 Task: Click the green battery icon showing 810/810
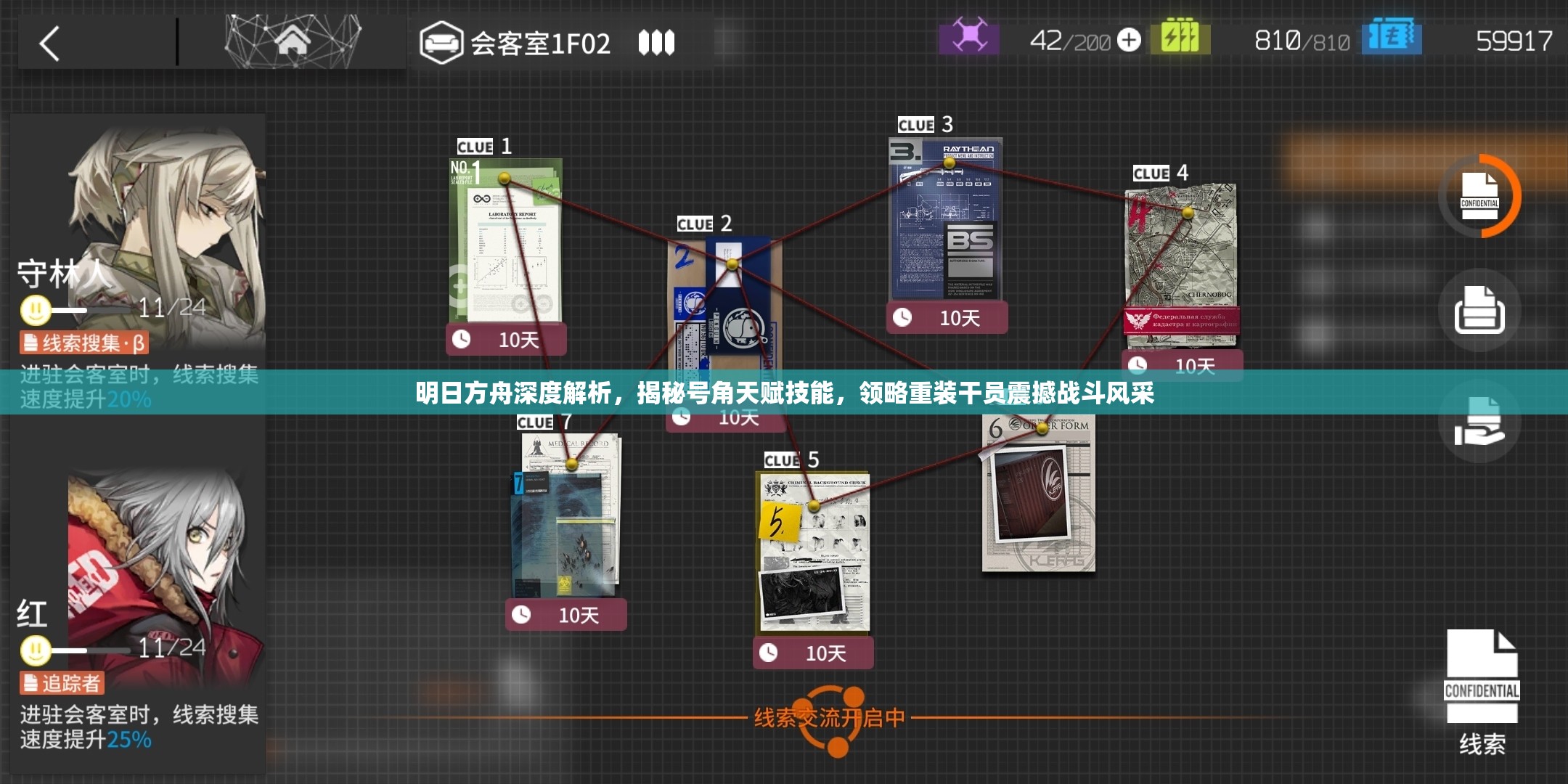point(1179,38)
